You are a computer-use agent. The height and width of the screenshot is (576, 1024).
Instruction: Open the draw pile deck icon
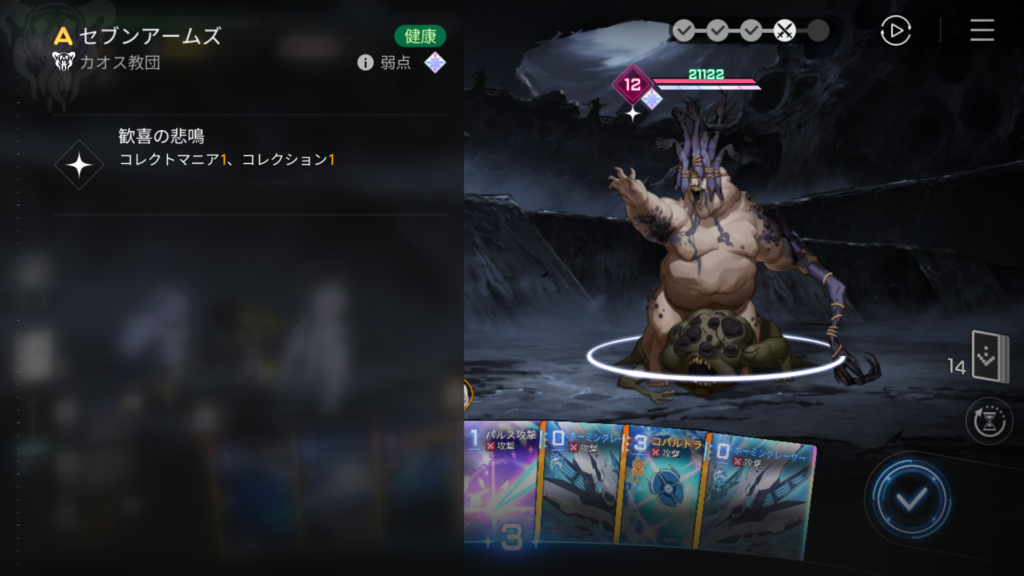990,358
